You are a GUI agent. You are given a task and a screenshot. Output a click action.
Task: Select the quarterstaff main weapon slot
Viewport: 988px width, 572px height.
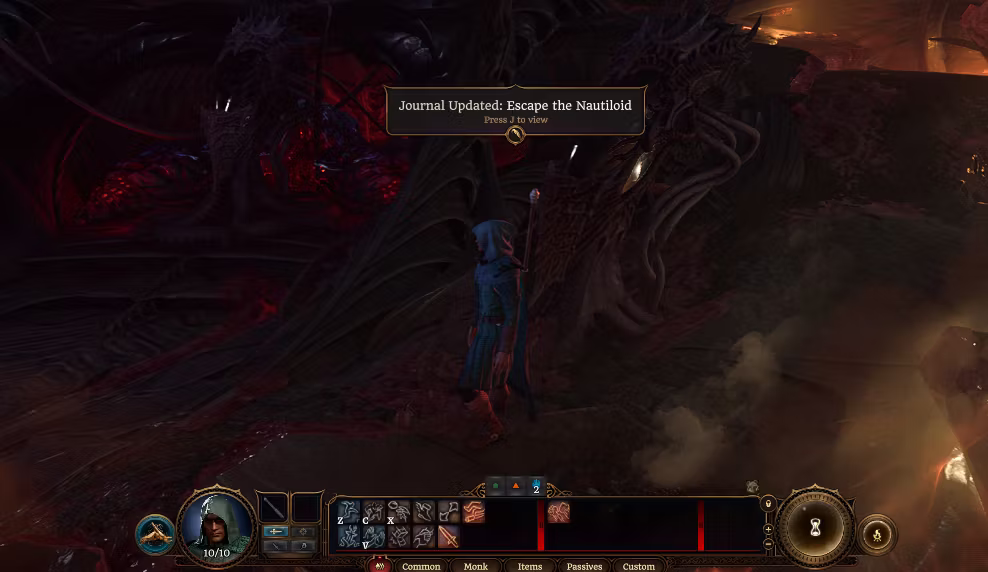[274, 507]
